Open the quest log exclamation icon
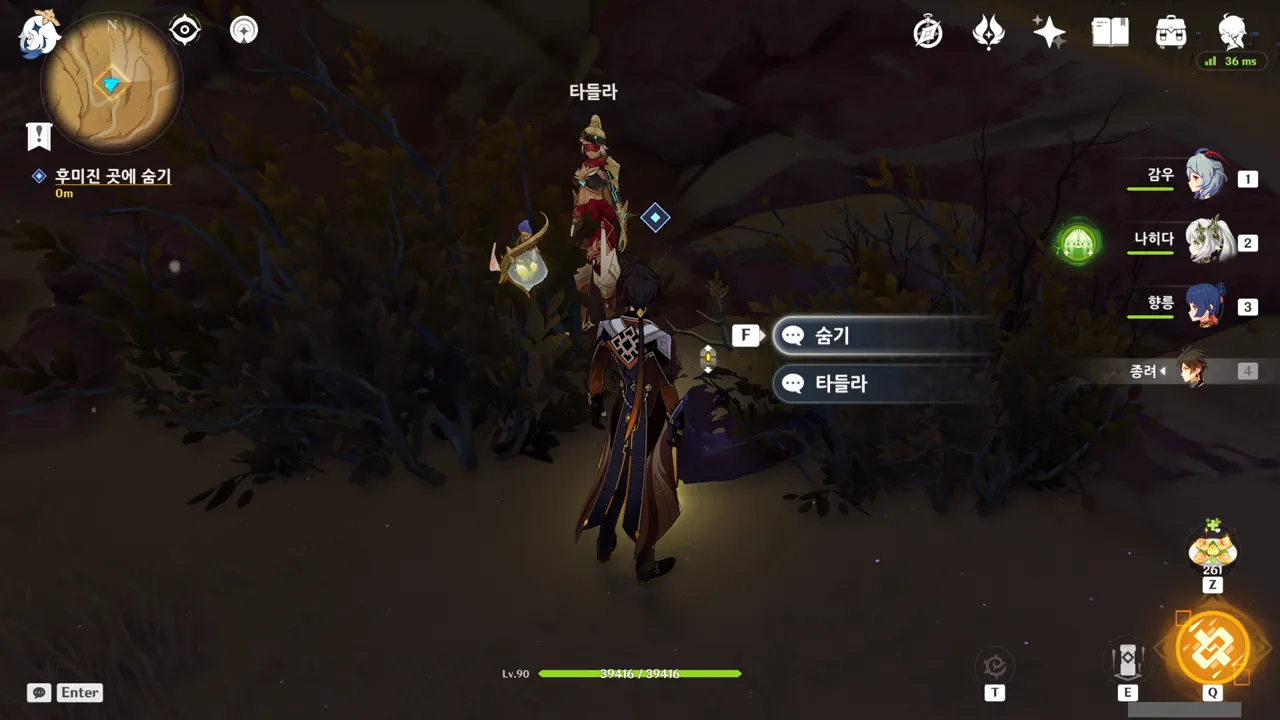This screenshot has width=1280, height=720. point(39,136)
